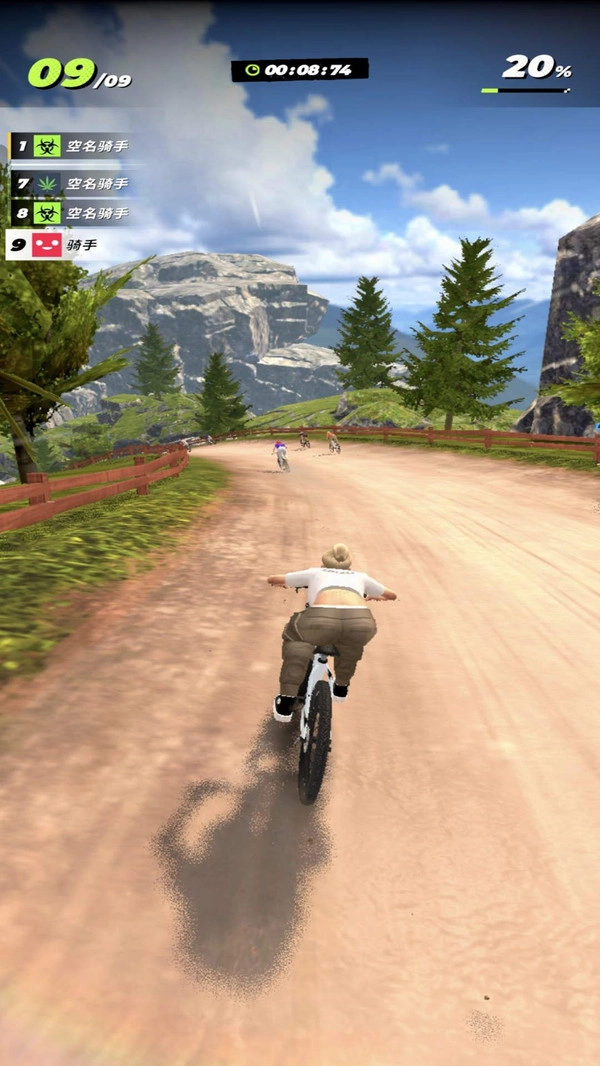Select the rank 8 rider leaderboard row
600x1066 pixels.
pyautogui.click(x=72, y=213)
